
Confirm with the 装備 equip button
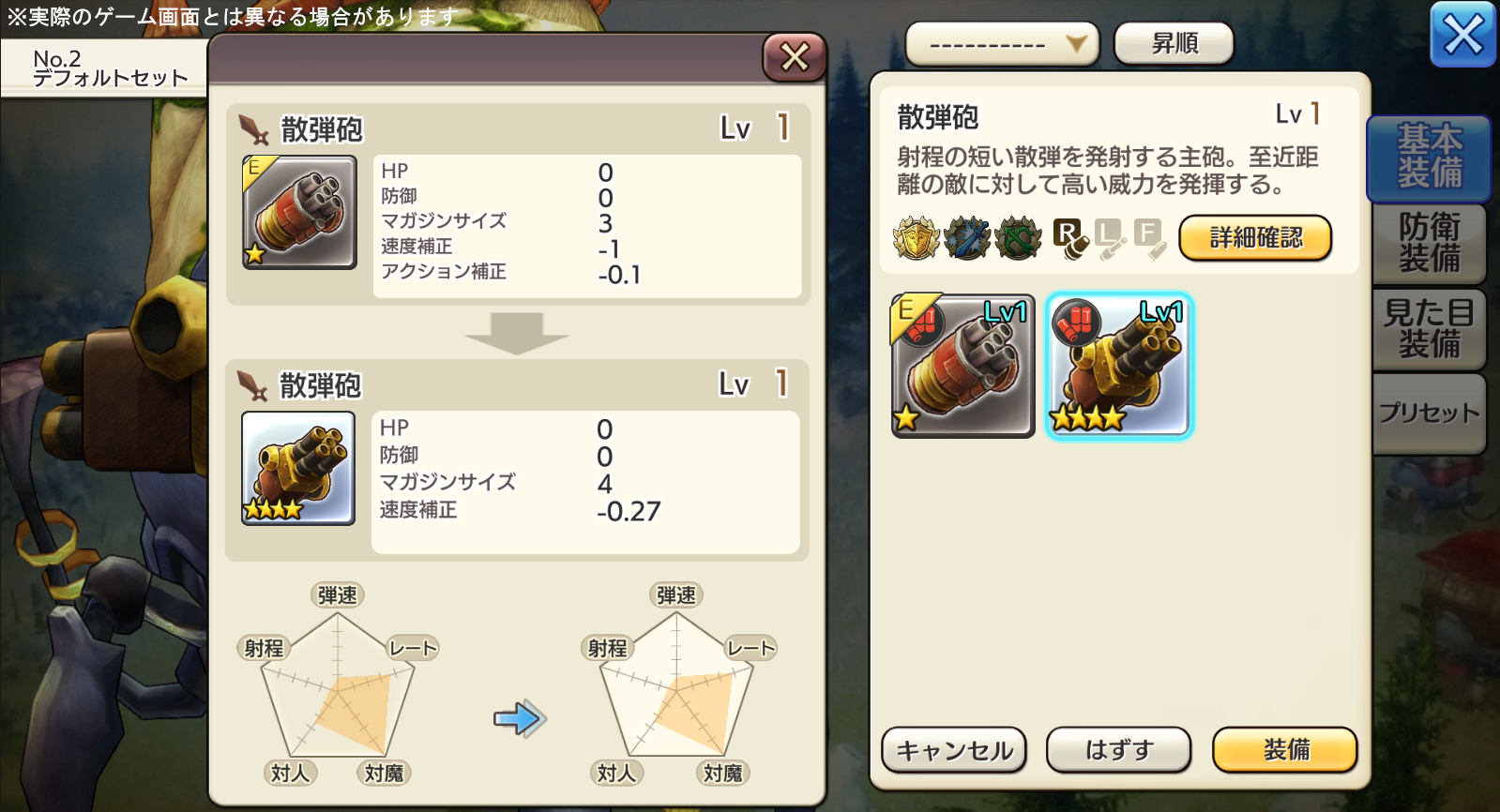[1284, 750]
